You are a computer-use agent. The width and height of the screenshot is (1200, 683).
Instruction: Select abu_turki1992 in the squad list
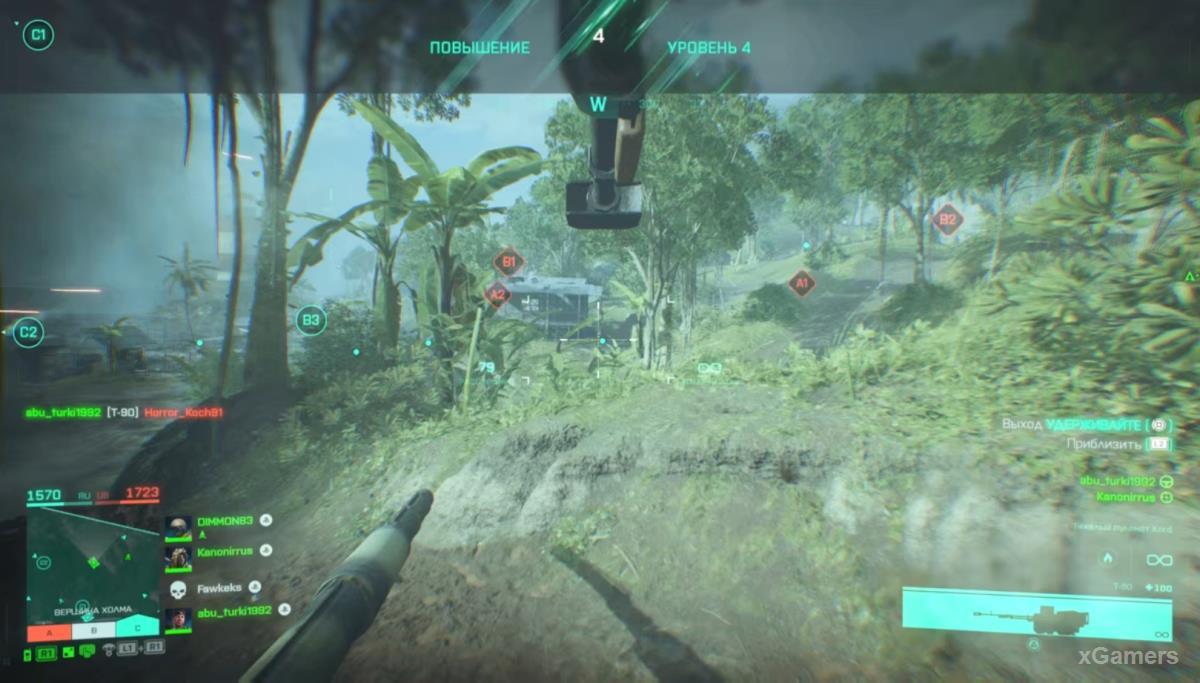coord(234,612)
